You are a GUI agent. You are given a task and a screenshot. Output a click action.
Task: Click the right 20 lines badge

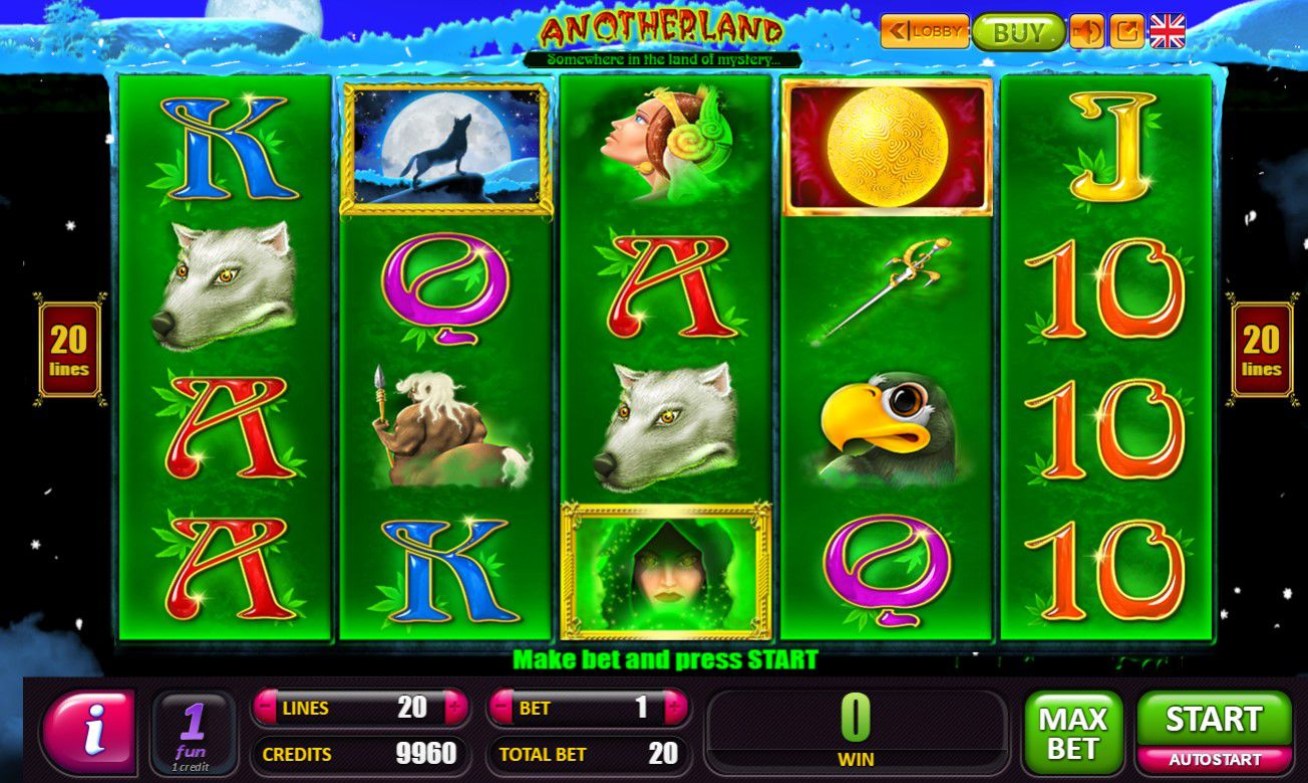(1261, 349)
